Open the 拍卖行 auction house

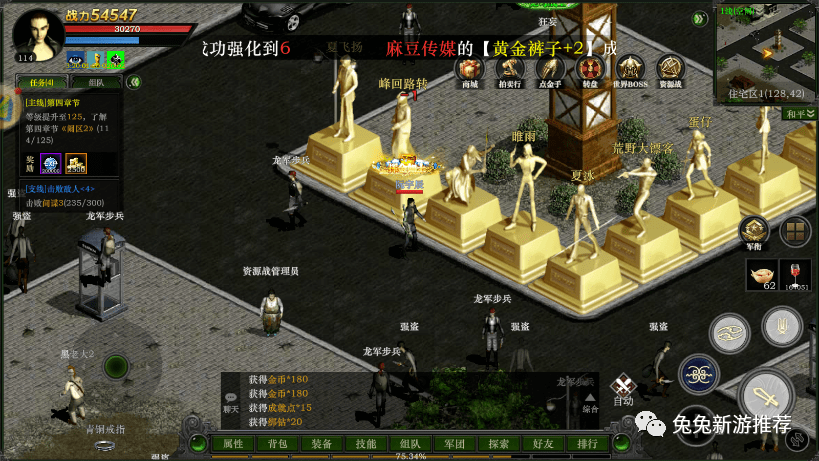[x=510, y=69]
